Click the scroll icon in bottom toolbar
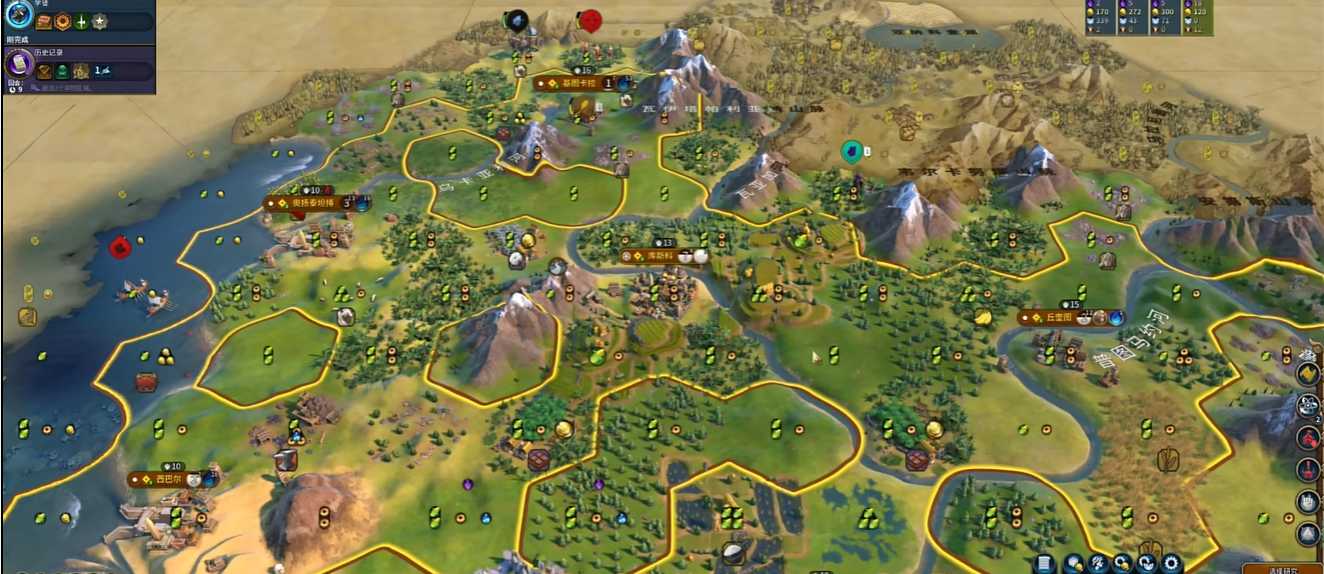Viewport: 1324px width, 574px height. pos(1045,564)
